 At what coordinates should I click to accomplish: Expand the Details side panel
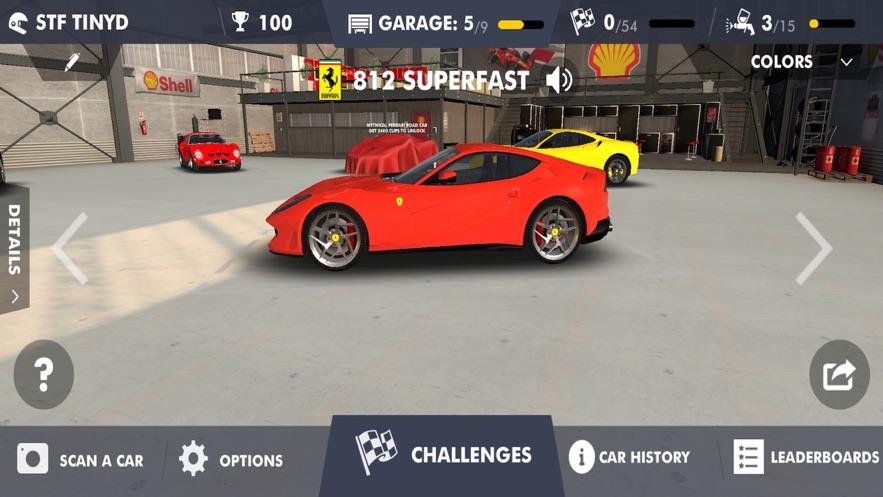click(x=14, y=250)
